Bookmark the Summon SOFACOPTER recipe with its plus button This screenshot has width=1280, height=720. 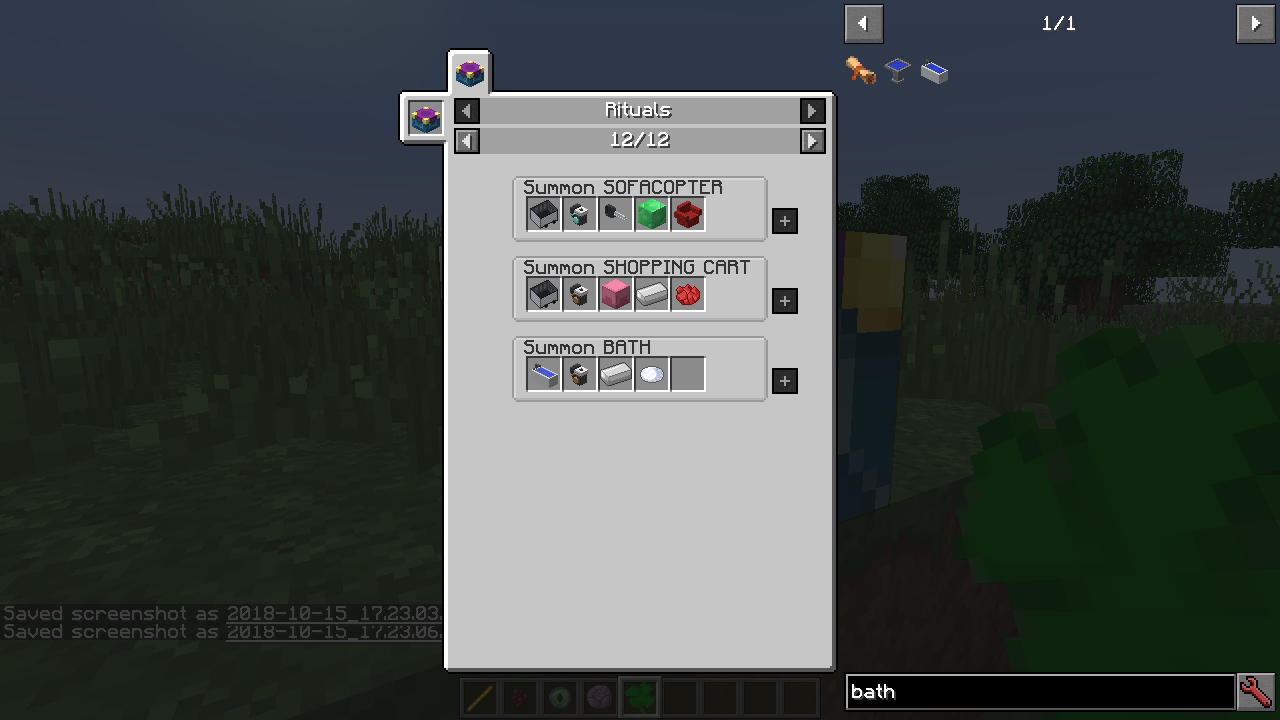point(784,220)
